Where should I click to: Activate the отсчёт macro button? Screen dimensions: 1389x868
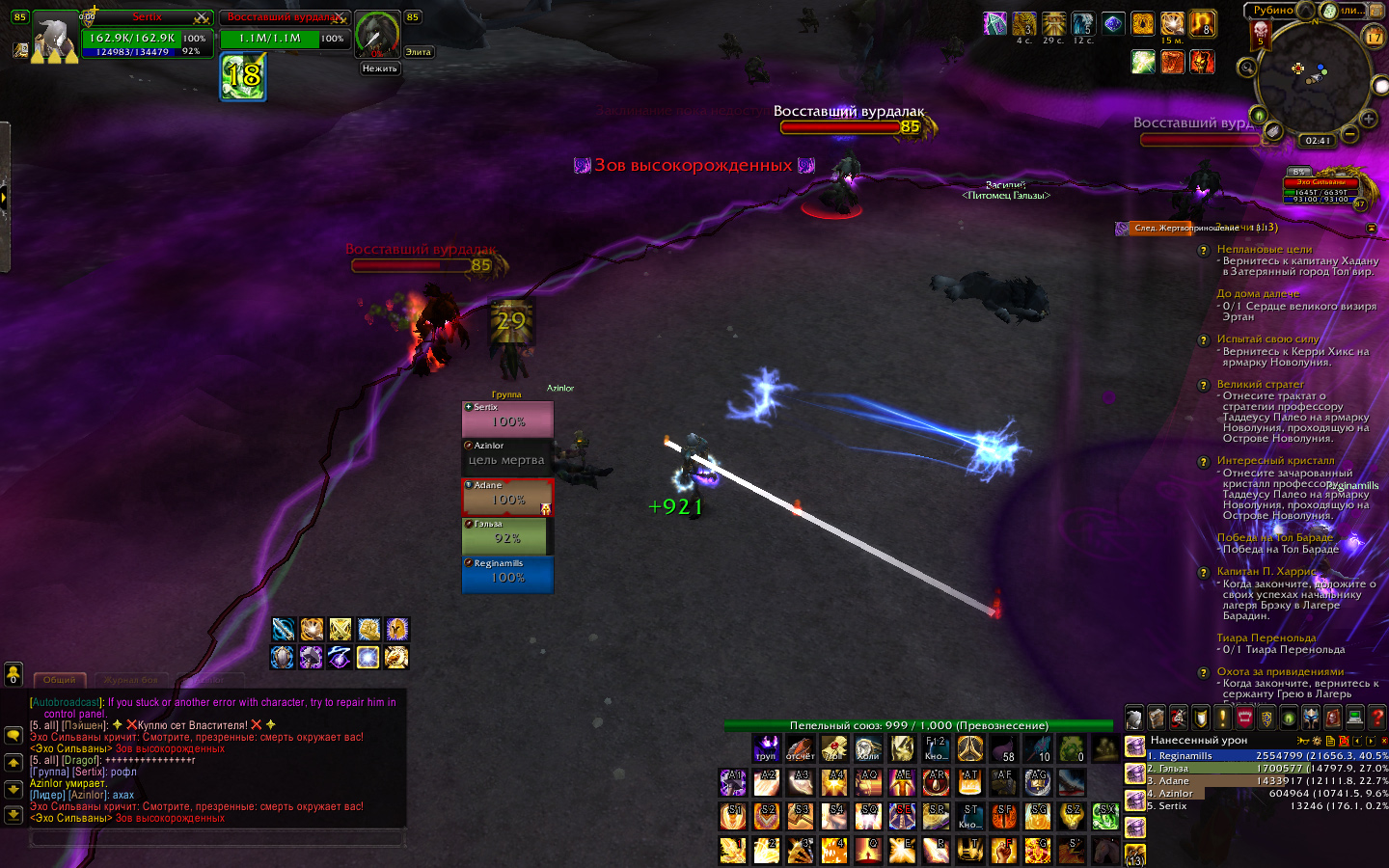tap(800, 748)
